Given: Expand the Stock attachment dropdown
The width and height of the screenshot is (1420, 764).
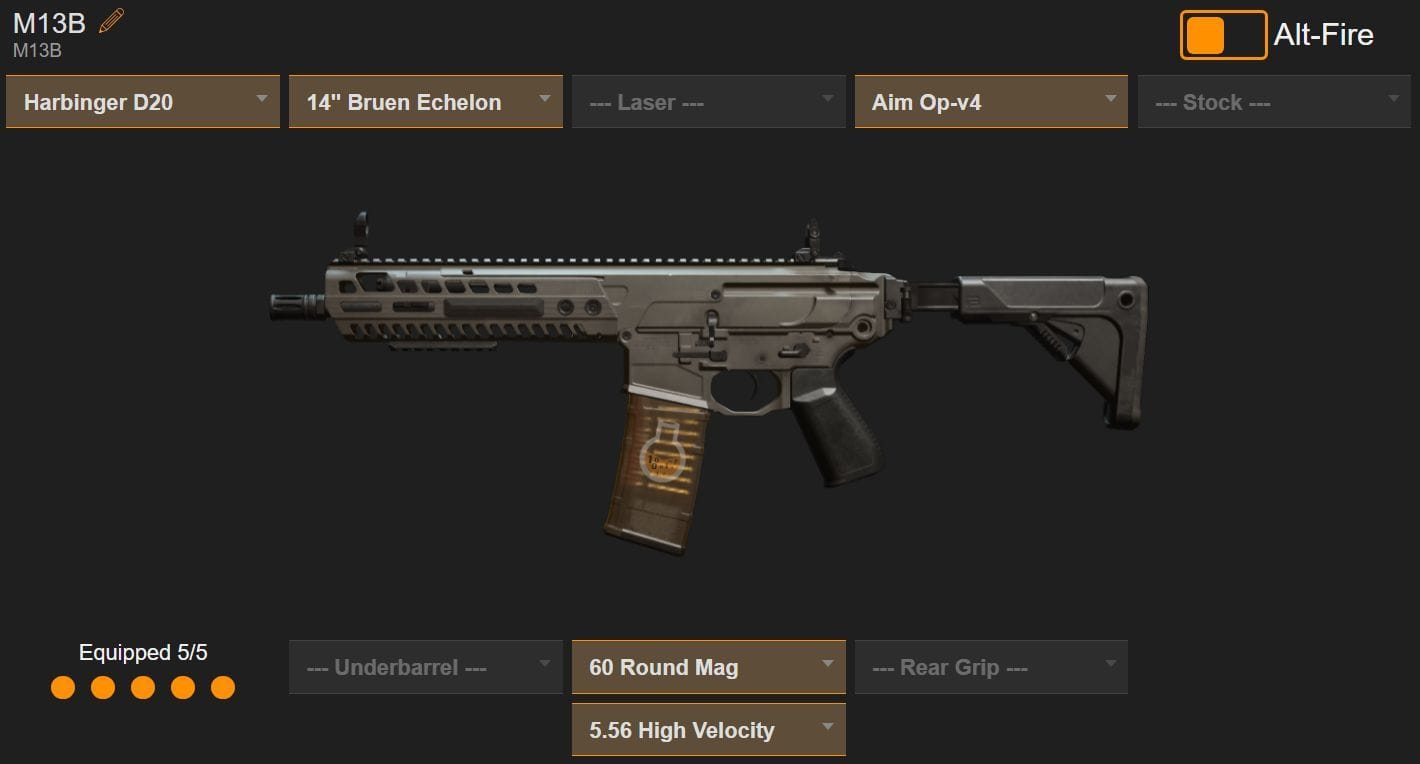Looking at the screenshot, I should click(x=1273, y=101).
